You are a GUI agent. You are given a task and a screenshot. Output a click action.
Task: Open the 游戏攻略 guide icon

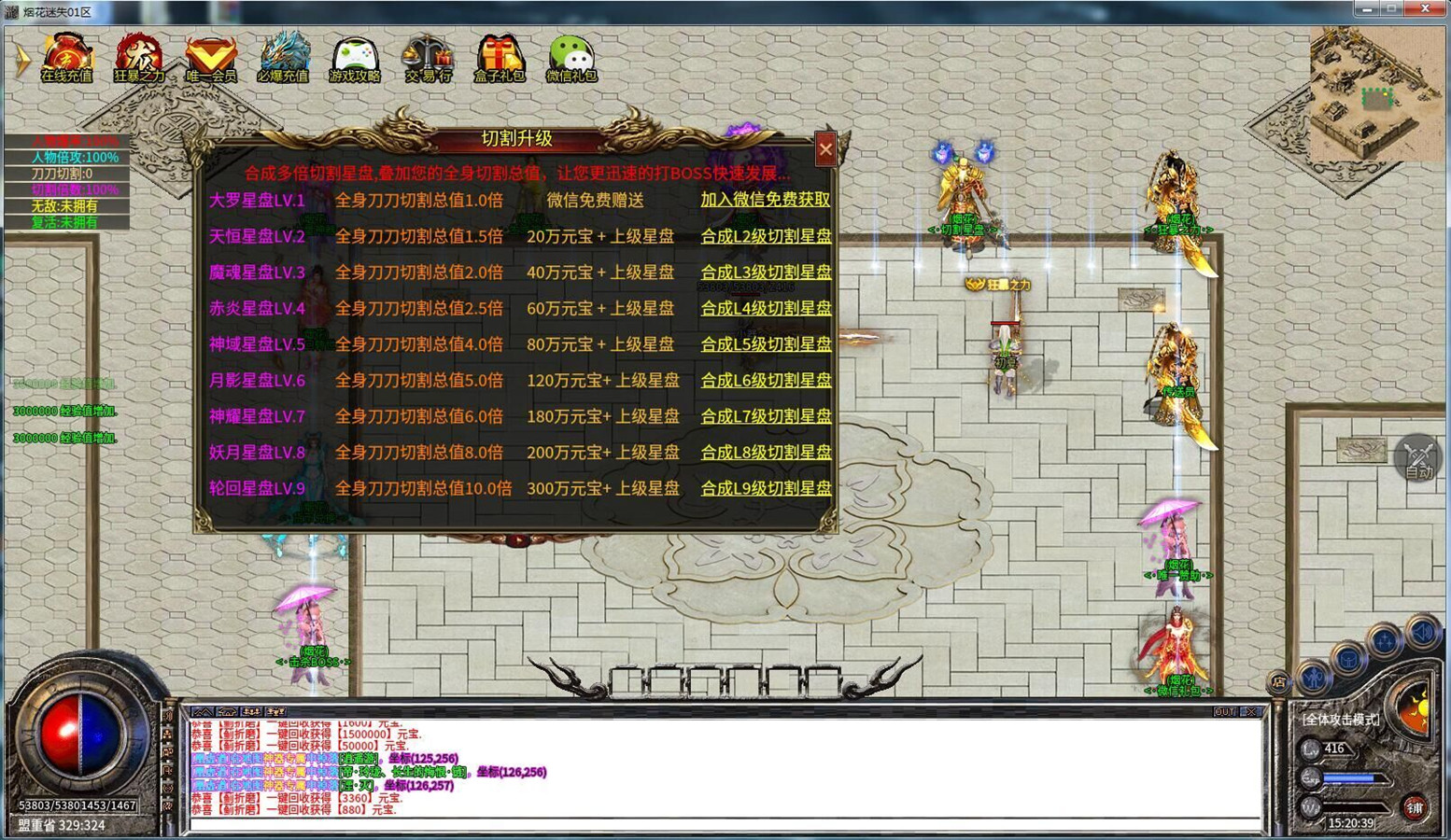[x=355, y=58]
